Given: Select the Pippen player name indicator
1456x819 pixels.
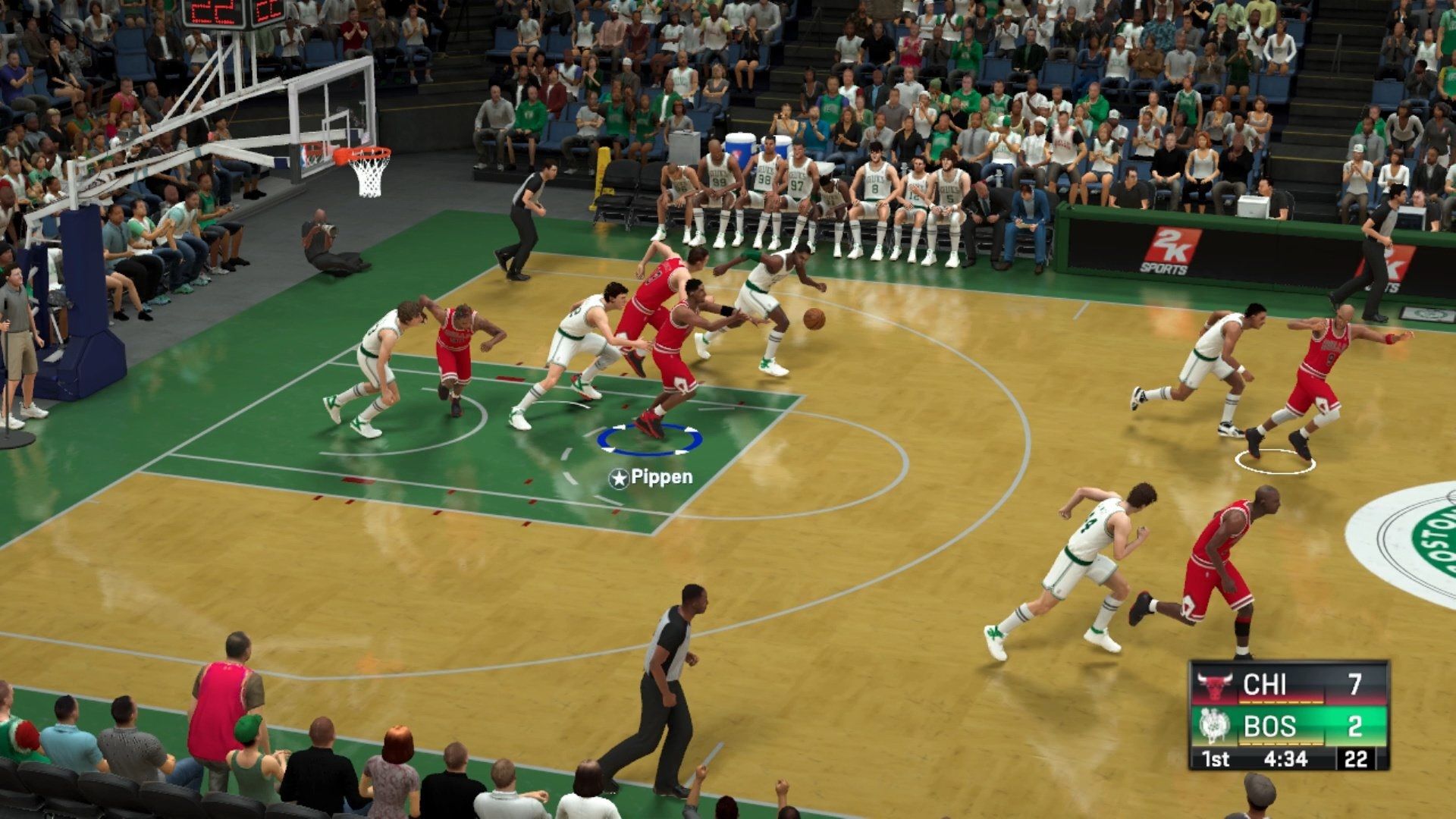Looking at the screenshot, I should (651, 478).
